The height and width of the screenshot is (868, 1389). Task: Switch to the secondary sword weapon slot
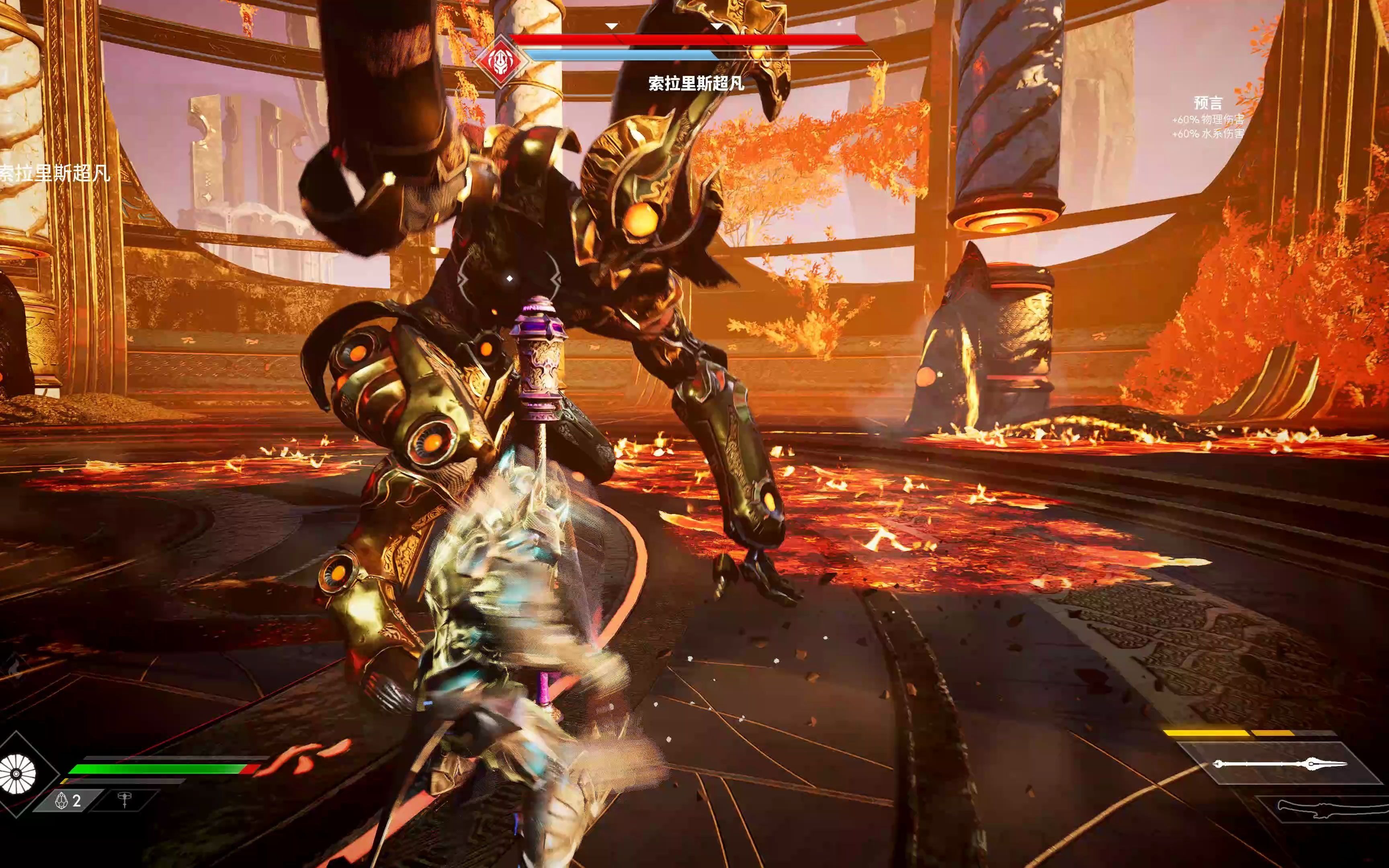point(1320,808)
